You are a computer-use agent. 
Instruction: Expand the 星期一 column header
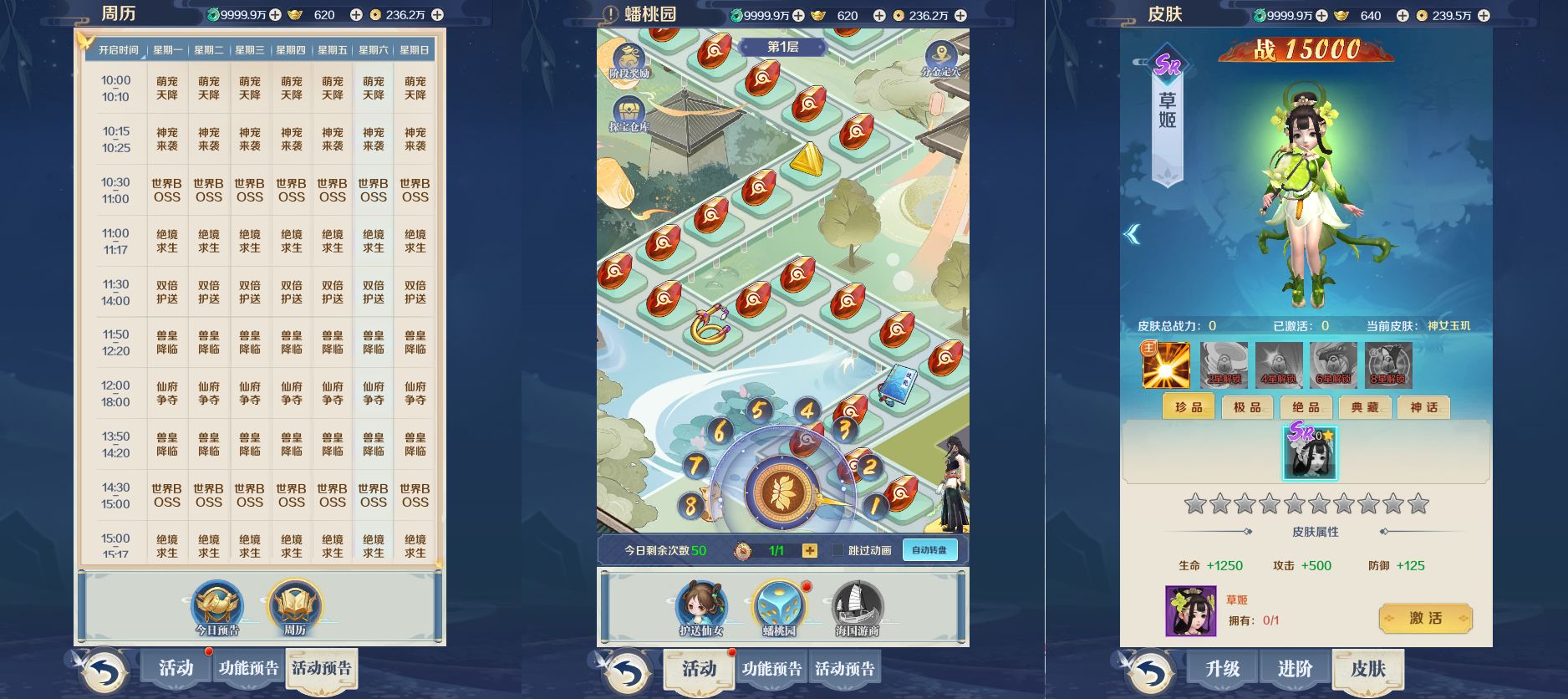point(168,48)
